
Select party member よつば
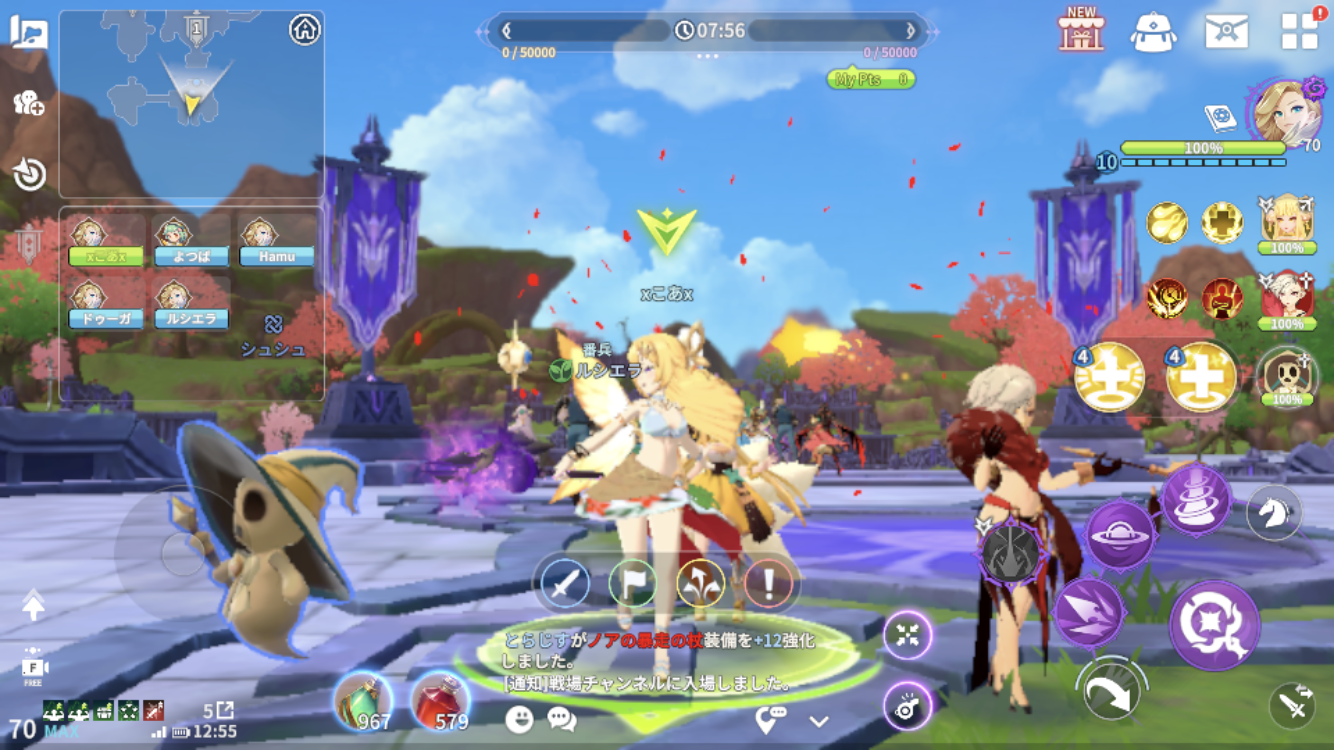point(191,243)
